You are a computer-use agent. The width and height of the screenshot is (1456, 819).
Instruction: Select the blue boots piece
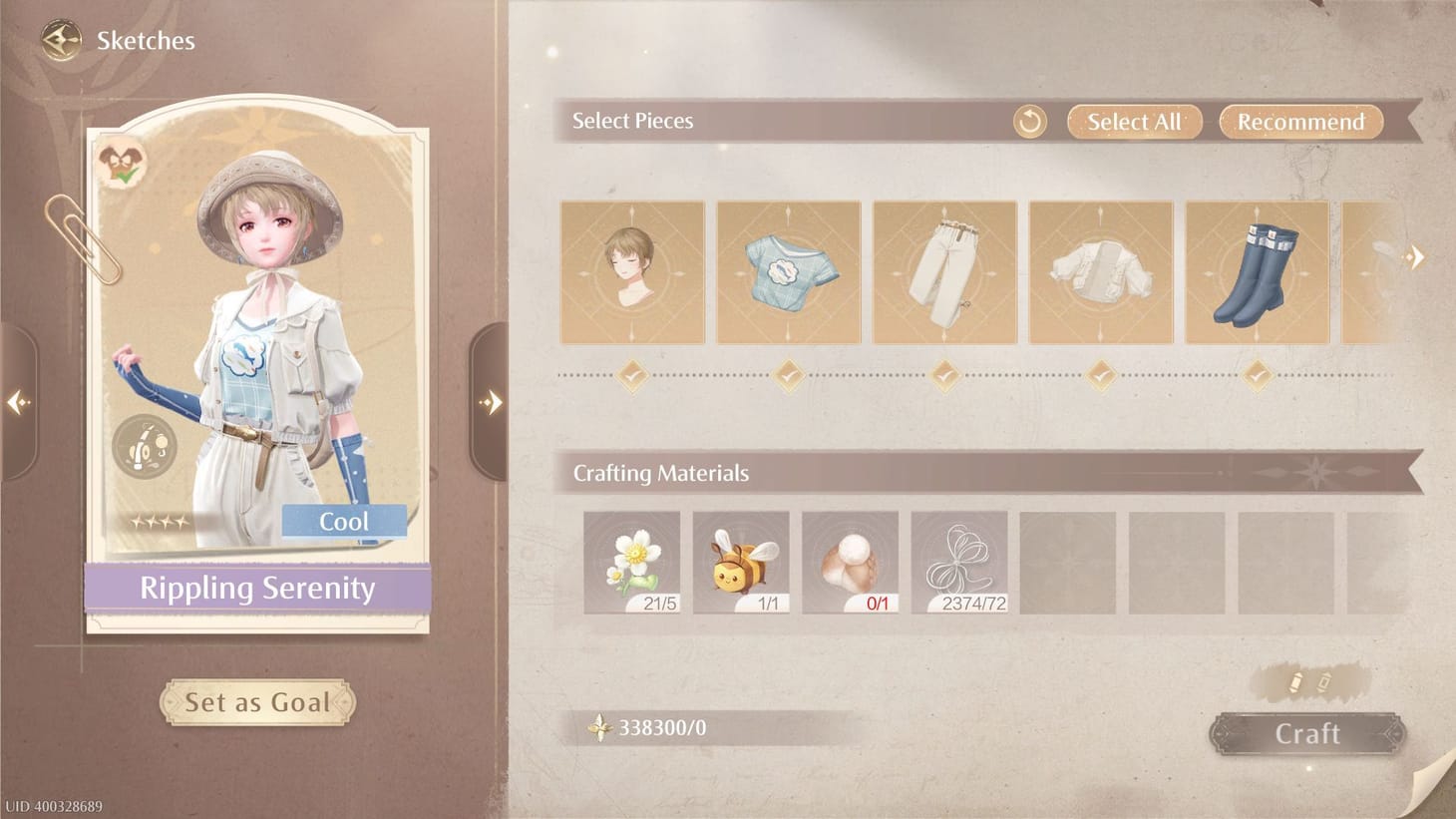click(1257, 272)
